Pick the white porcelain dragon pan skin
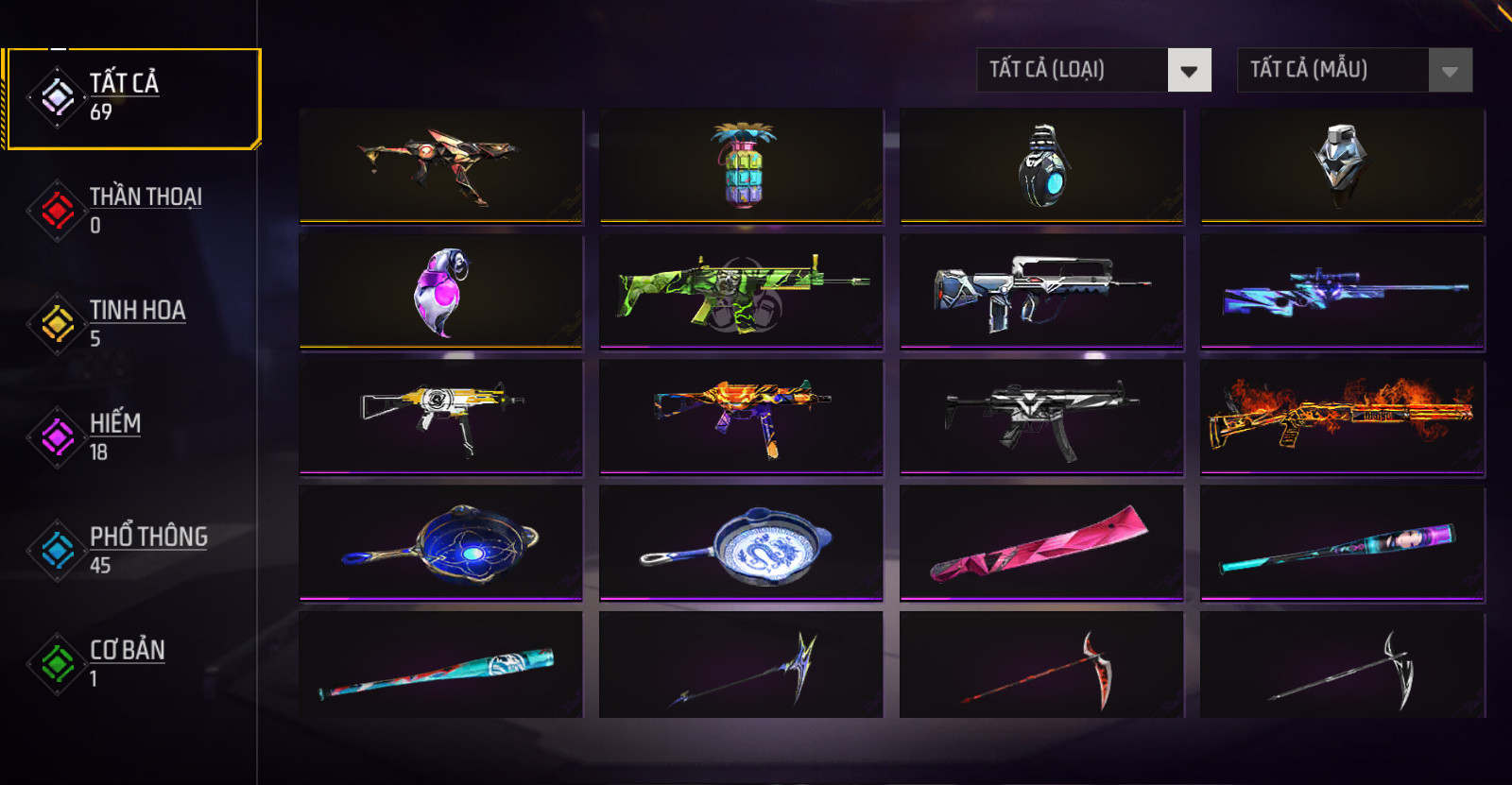Image resolution: width=1512 pixels, height=785 pixels. click(x=742, y=542)
